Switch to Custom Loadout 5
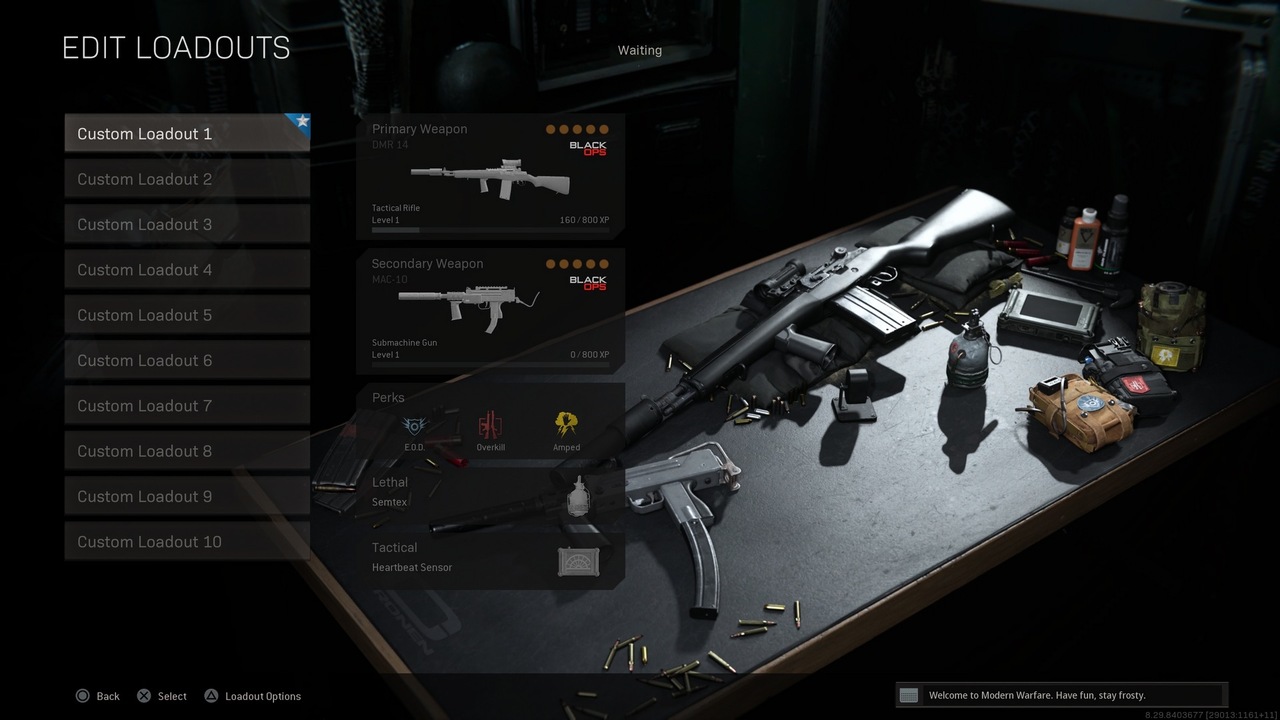 (x=186, y=314)
